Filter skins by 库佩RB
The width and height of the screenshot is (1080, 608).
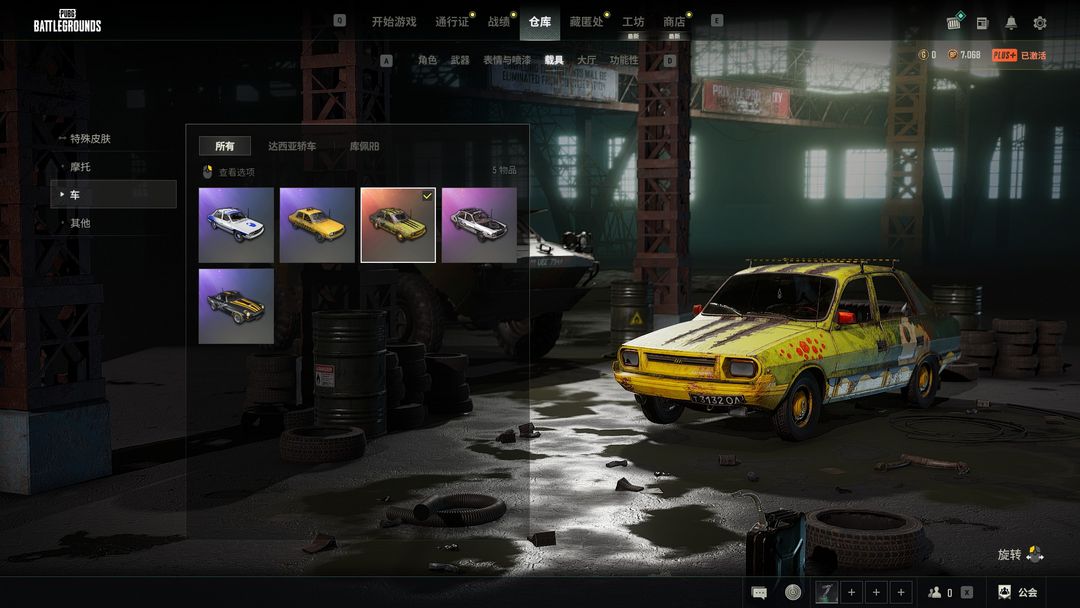364,147
